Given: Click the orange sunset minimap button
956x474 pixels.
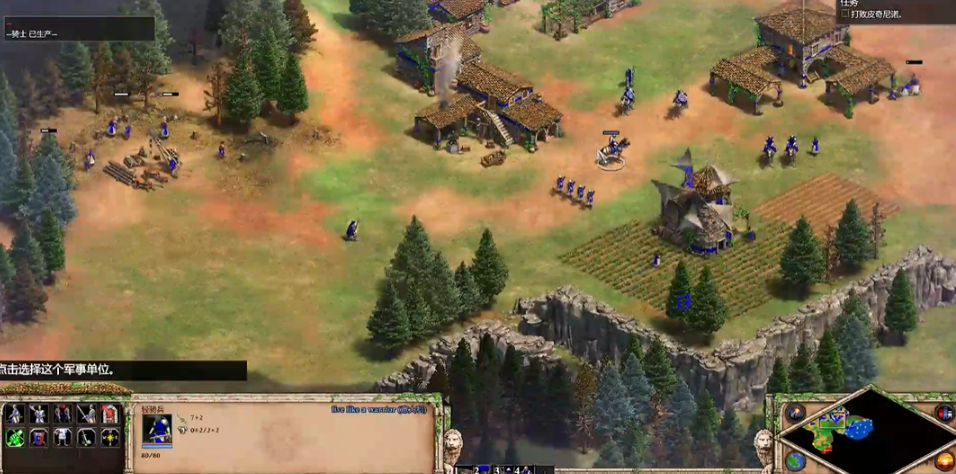Looking at the screenshot, I should (x=944, y=460).
